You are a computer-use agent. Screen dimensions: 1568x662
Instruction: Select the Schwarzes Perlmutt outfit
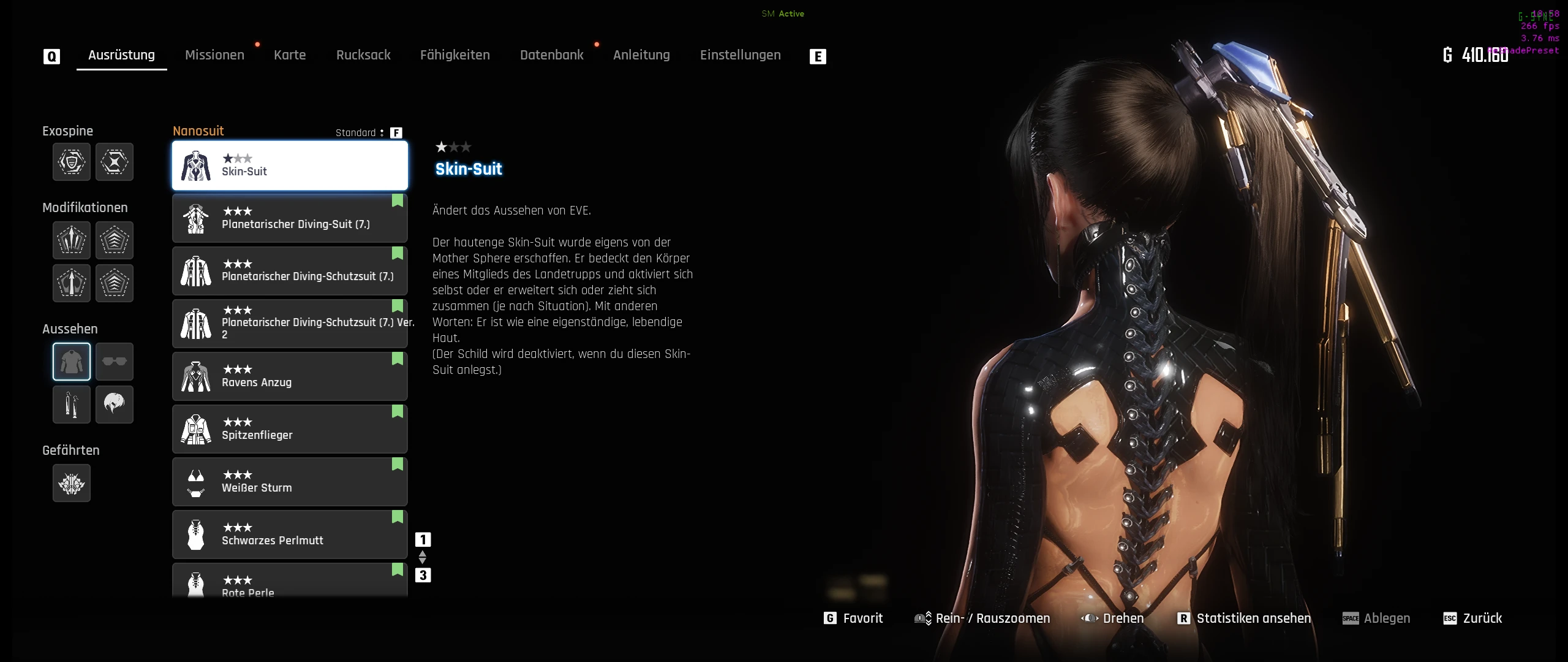tap(290, 535)
